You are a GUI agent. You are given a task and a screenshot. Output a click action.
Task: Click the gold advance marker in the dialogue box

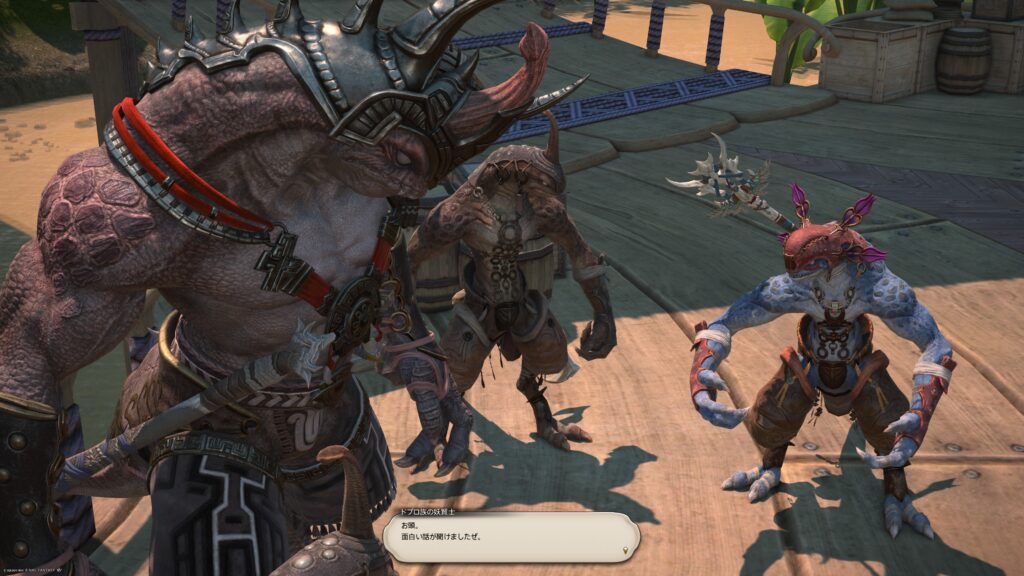[x=626, y=549]
